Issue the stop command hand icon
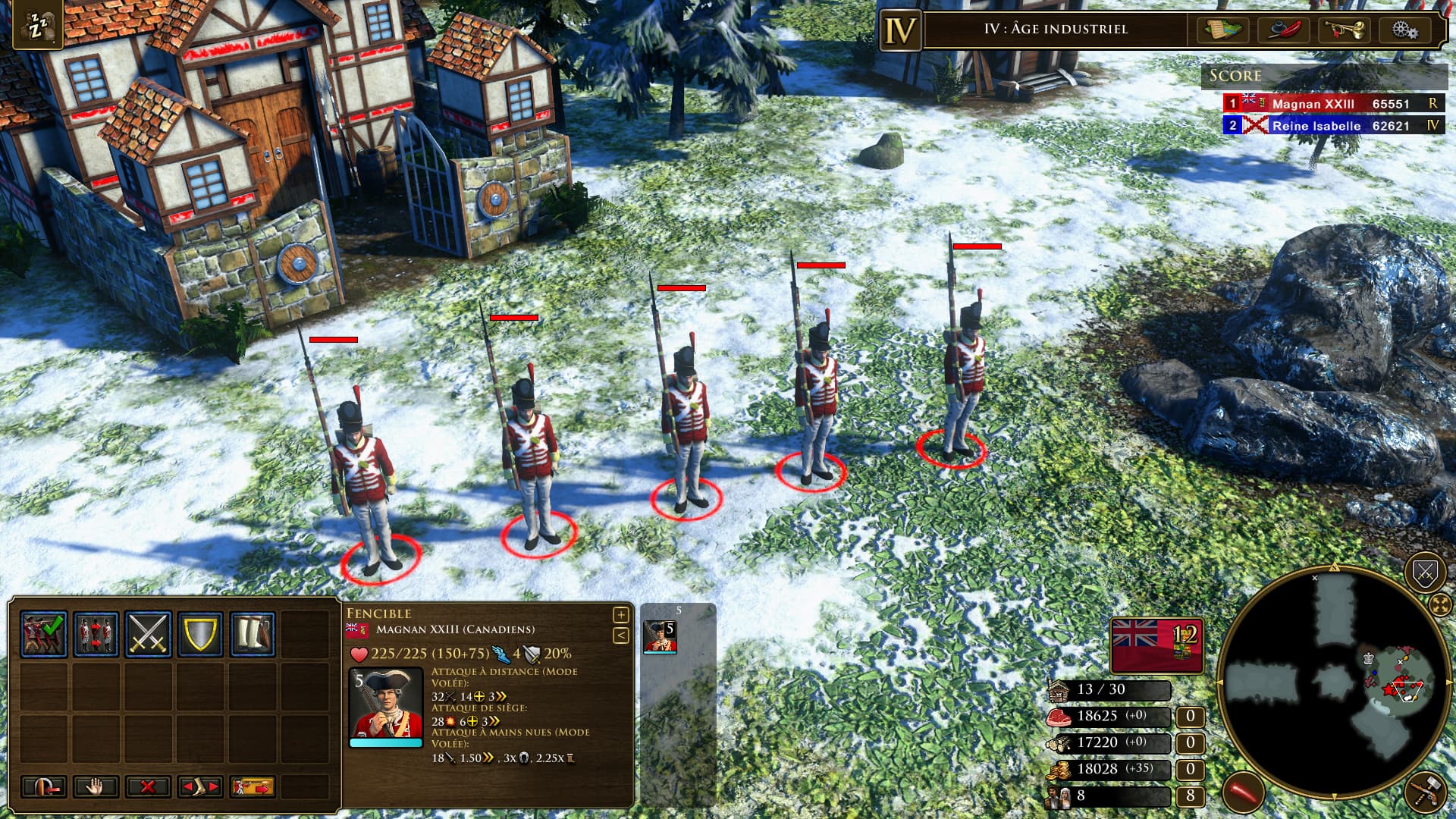This screenshot has height=819, width=1456. coord(96,787)
